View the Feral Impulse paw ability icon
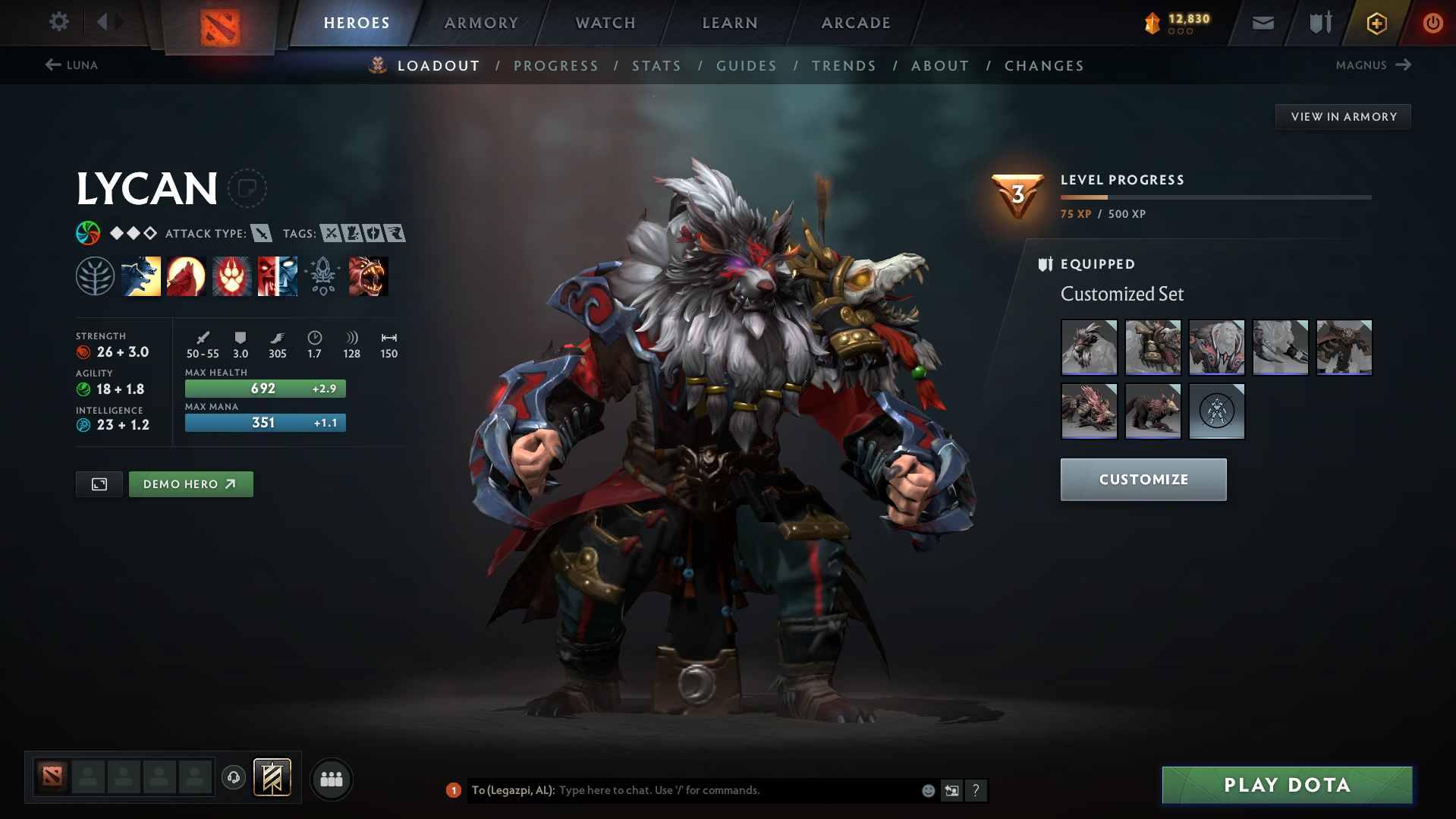1456x819 pixels. 231,276
